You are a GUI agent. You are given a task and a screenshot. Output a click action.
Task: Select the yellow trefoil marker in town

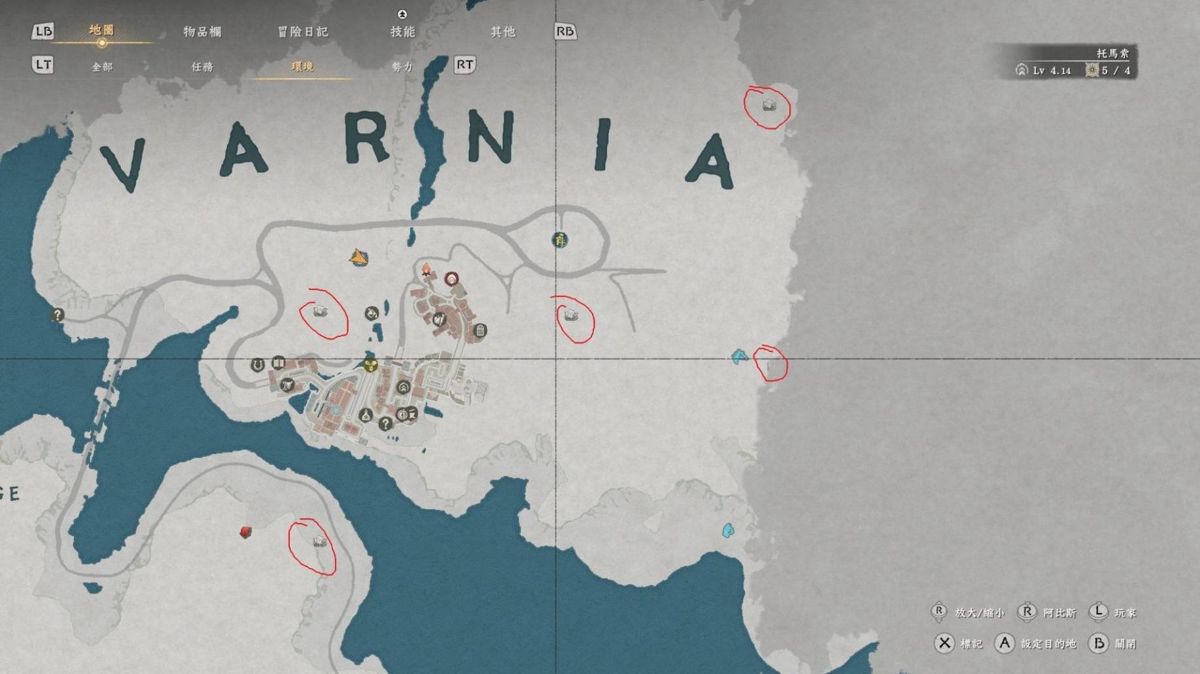point(371,364)
